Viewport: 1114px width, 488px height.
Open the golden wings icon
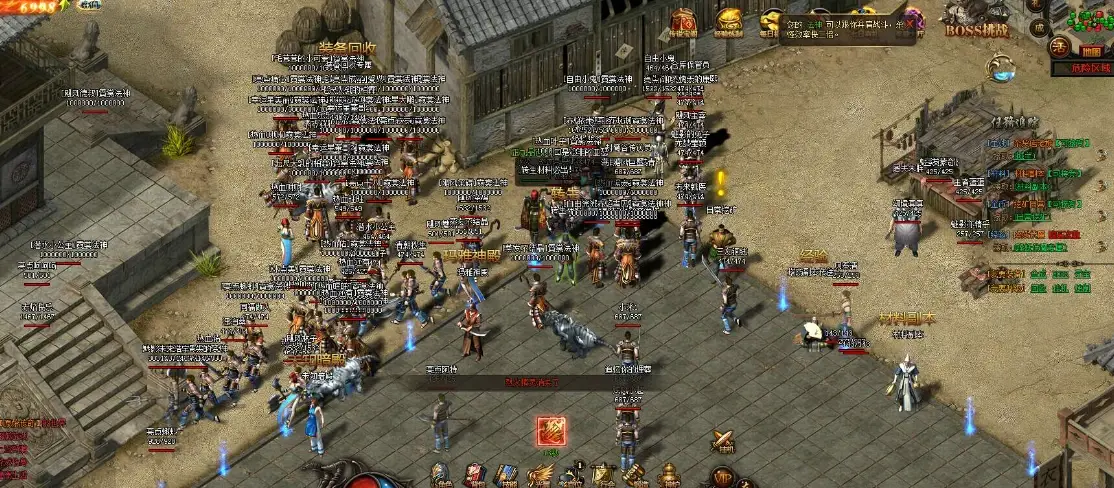coord(539,477)
